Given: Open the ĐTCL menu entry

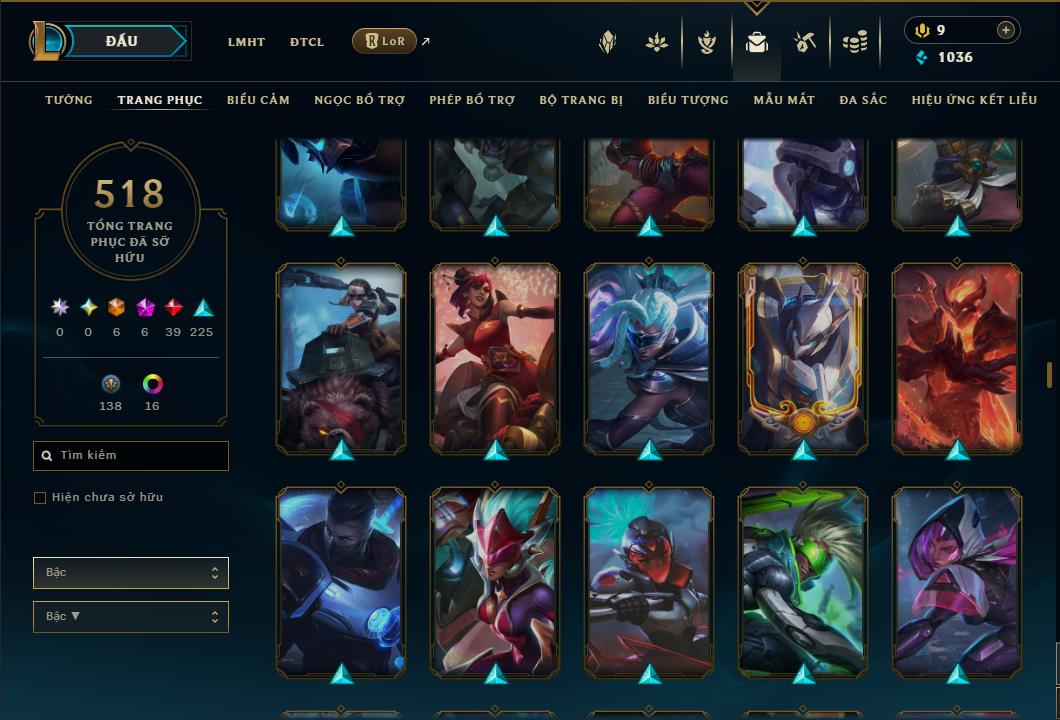Looking at the screenshot, I should 307,42.
